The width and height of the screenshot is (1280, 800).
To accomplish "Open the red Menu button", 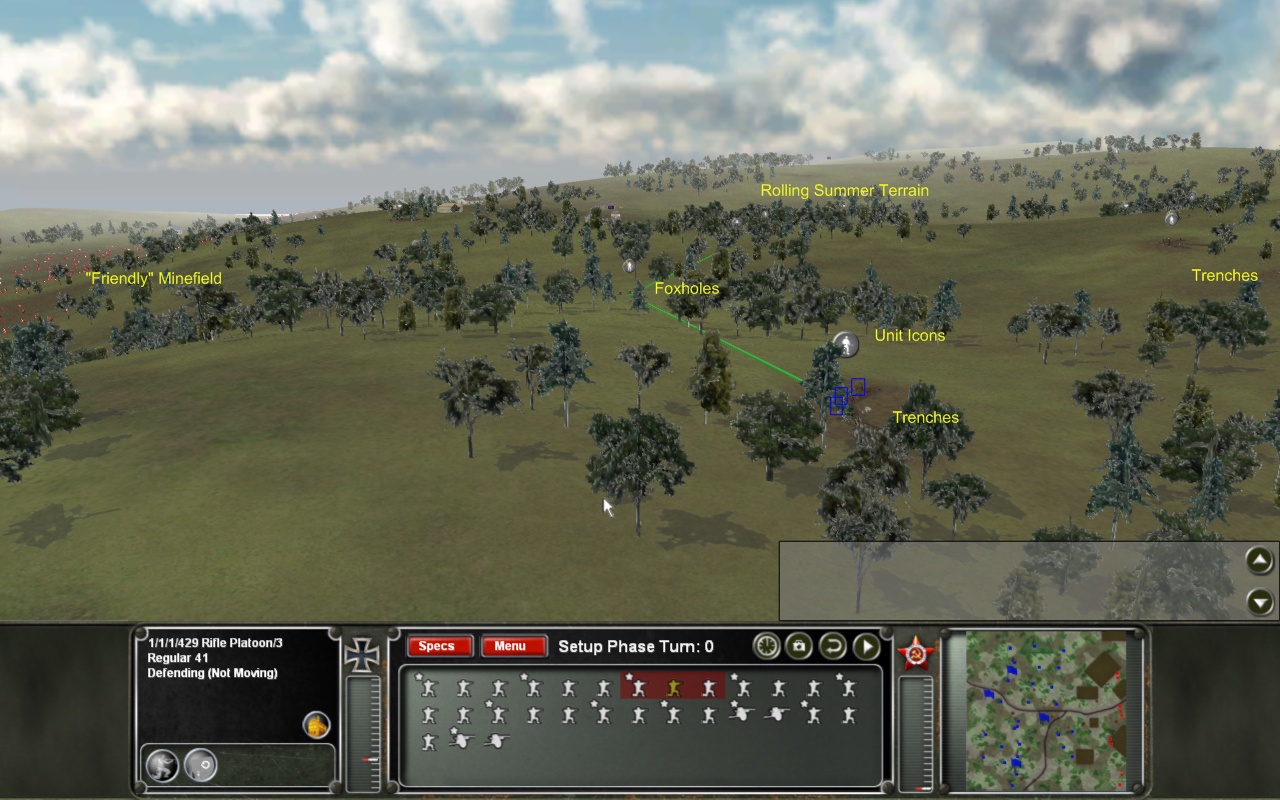I will (x=510, y=647).
